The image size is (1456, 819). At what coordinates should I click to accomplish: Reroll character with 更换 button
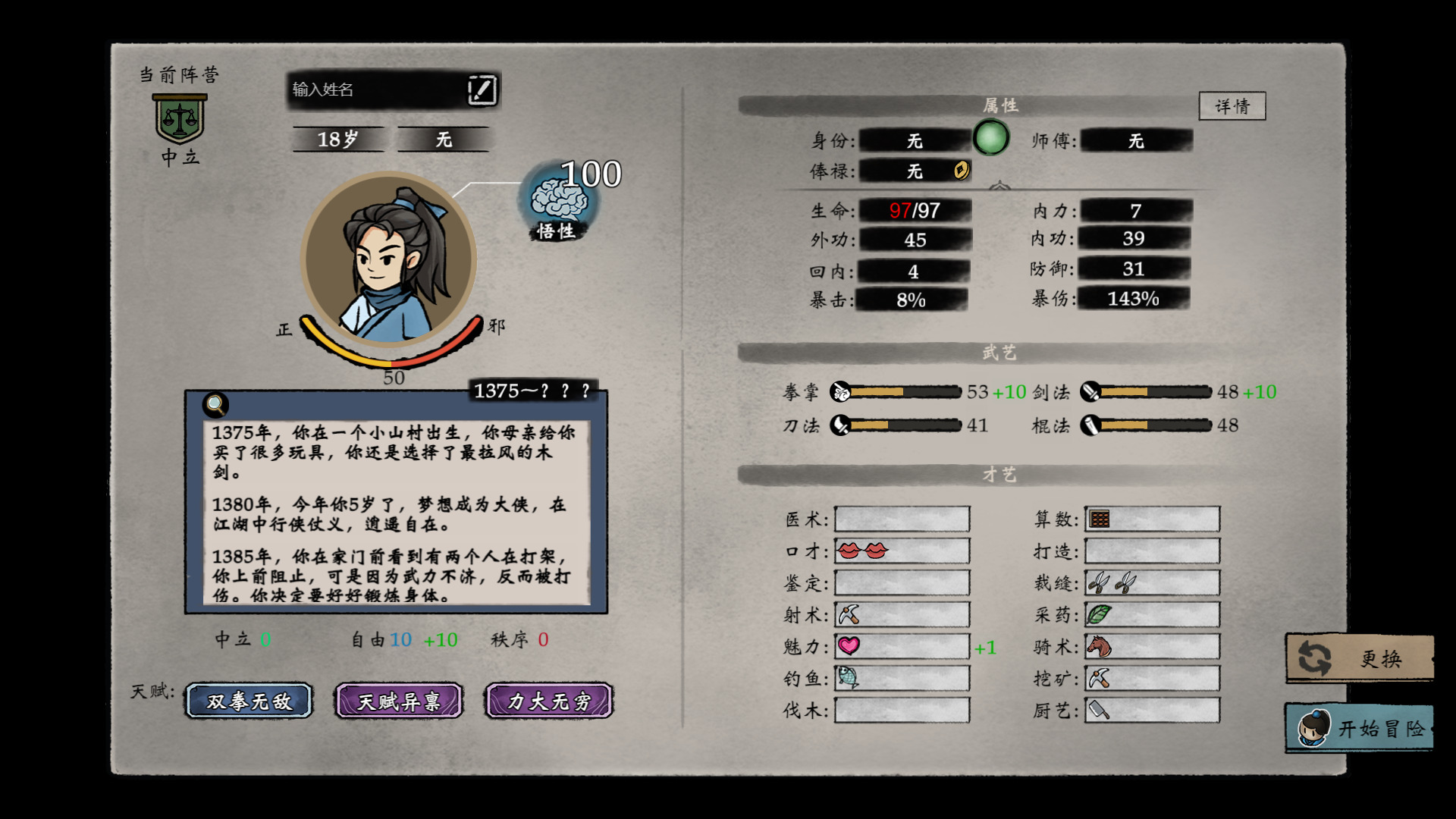click(x=1359, y=658)
